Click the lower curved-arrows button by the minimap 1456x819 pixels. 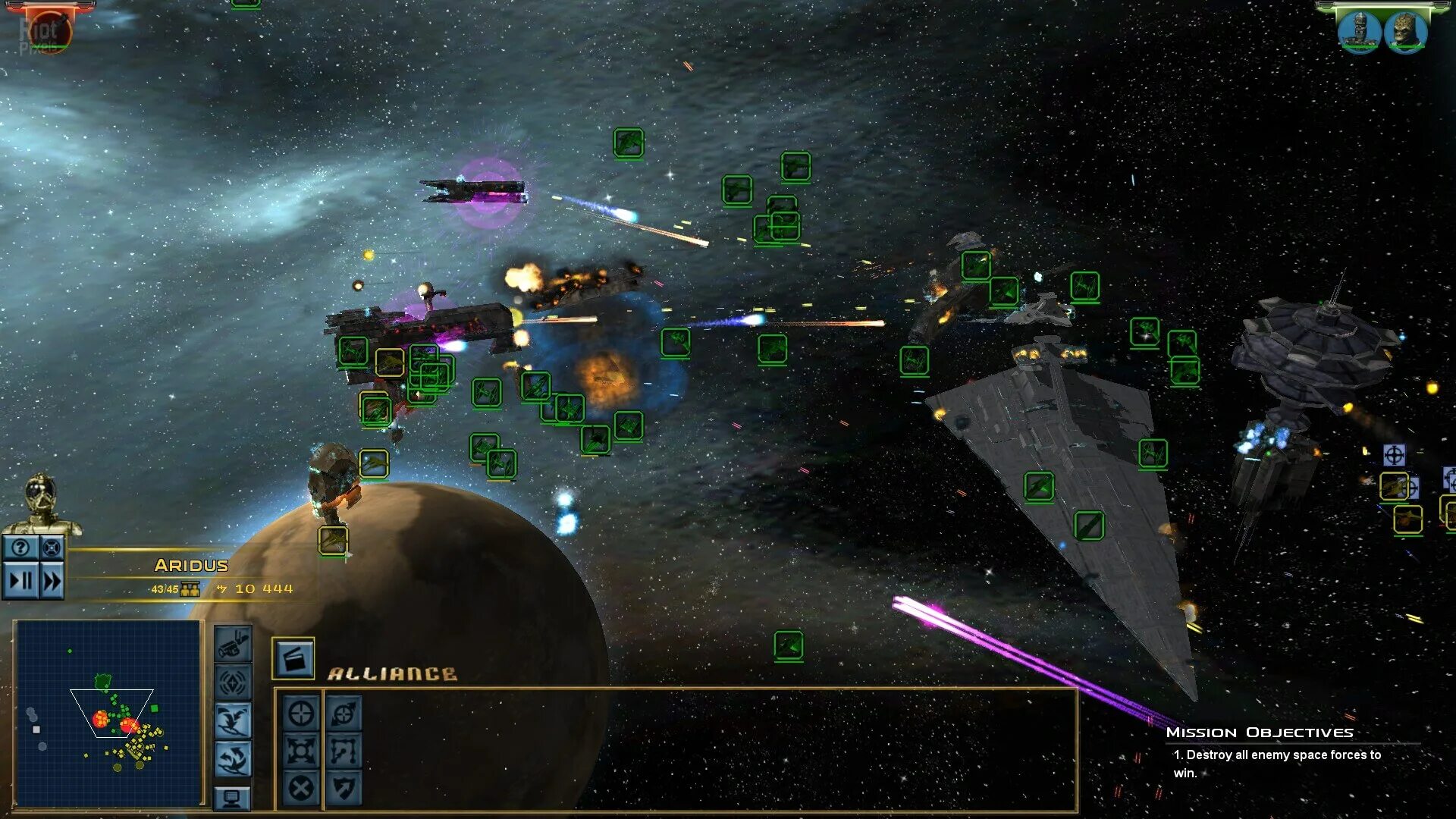pos(233,758)
